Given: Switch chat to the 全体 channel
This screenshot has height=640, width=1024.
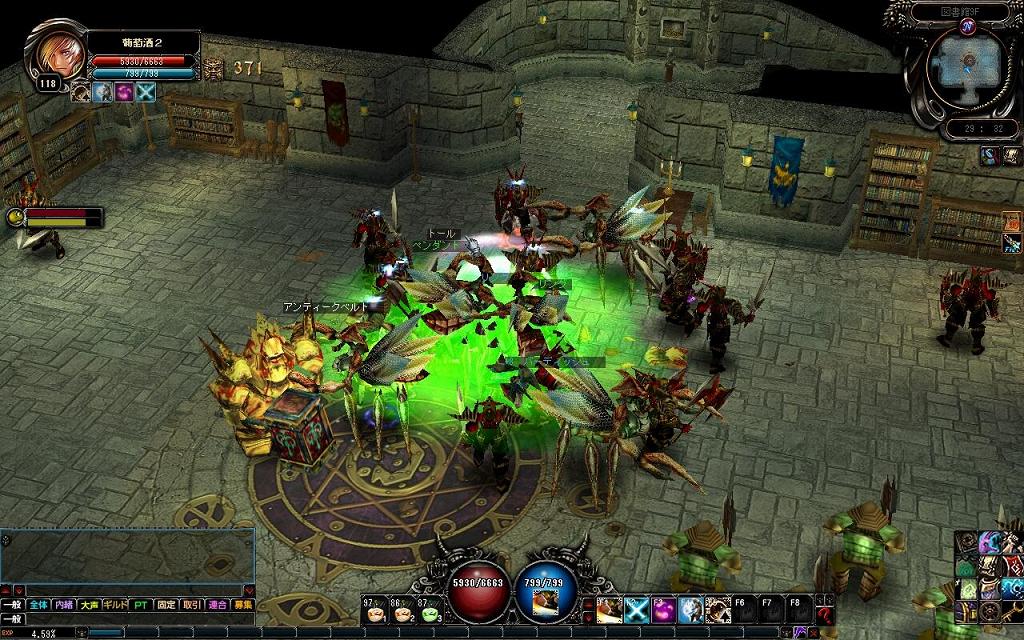Looking at the screenshot, I should (38, 605).
